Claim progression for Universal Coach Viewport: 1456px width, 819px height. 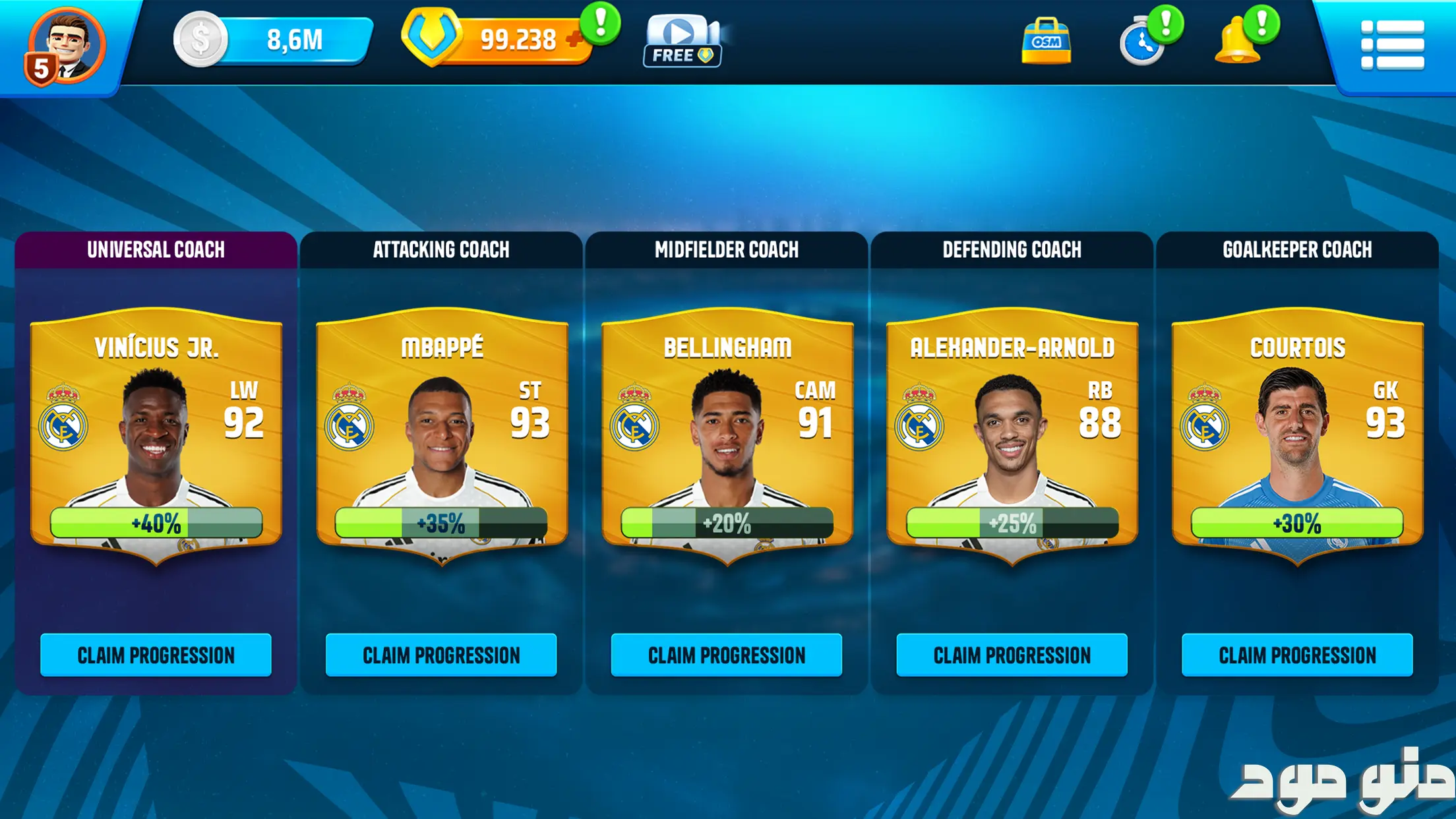click(156, 655)
